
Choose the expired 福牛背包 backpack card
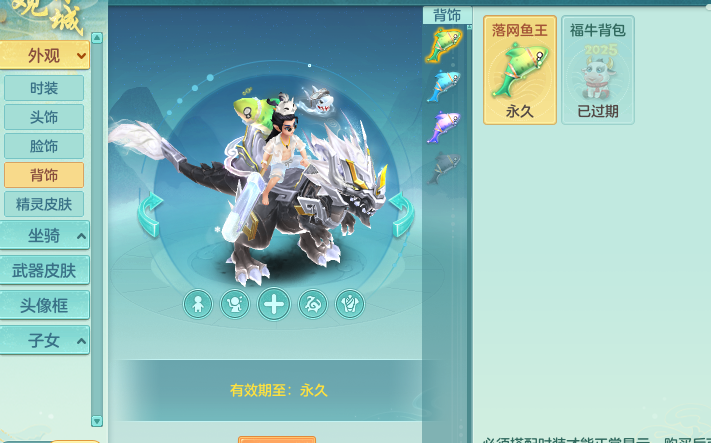pyautogui.click(x=597, y=70)
